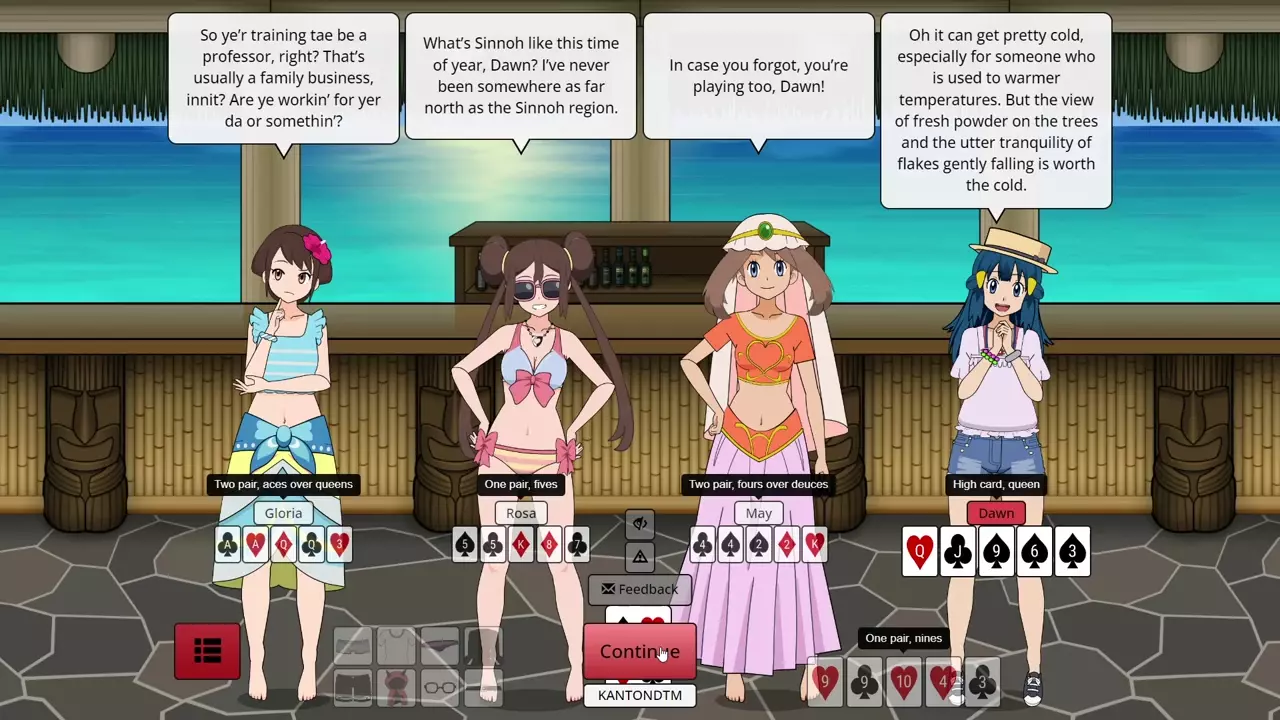Select the t-shirt clothing slot
Screen dimensions: 1280x720
pos(396,646)
